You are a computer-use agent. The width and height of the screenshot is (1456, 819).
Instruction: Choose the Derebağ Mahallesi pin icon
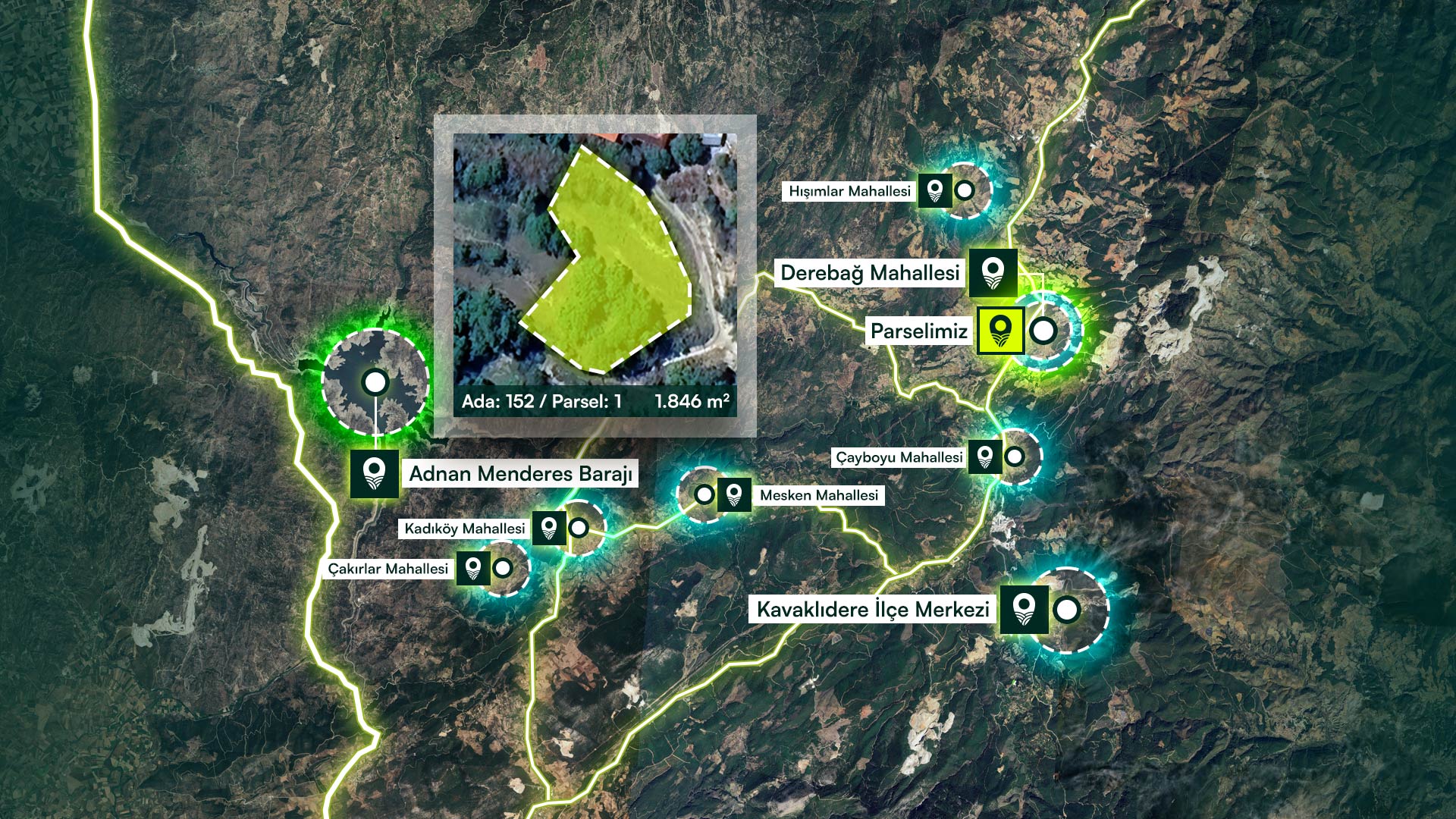point(993,273)
